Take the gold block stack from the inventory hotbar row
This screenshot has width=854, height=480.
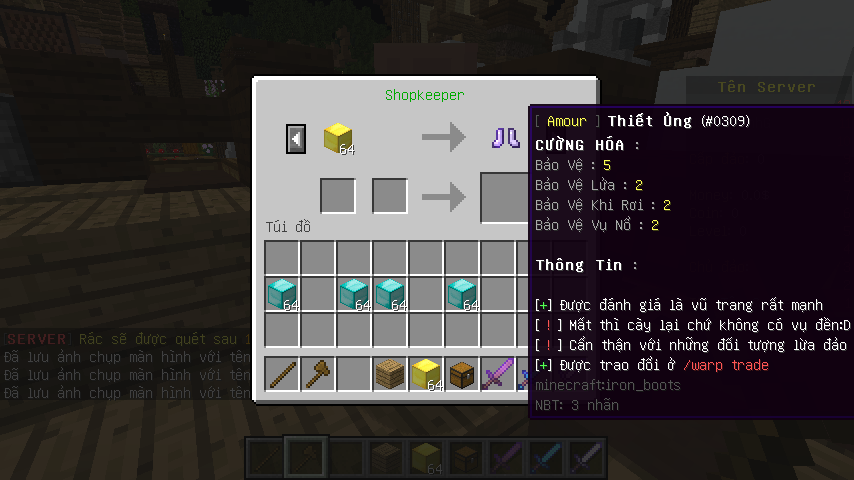tap(426, 374)
